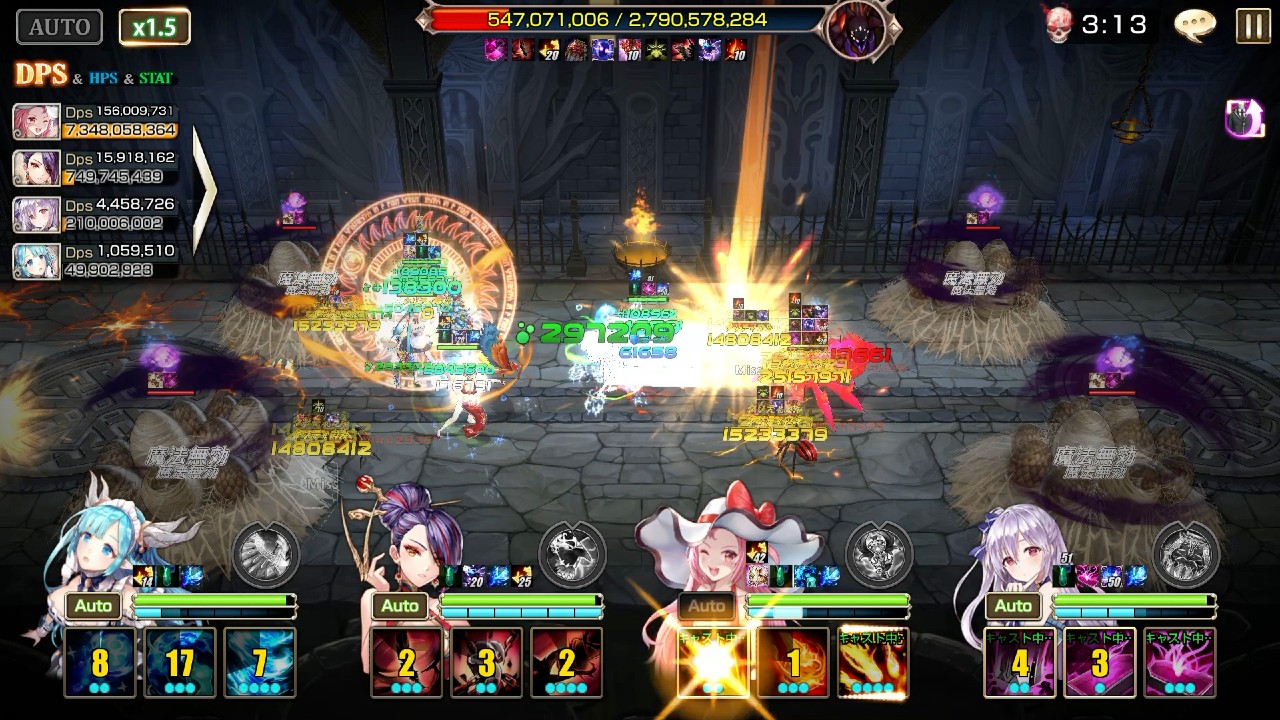The height and width of the screenshot is (720, 1280).
Task: Click the purple icon below the pause button
Action: [x=1243, y=118]
